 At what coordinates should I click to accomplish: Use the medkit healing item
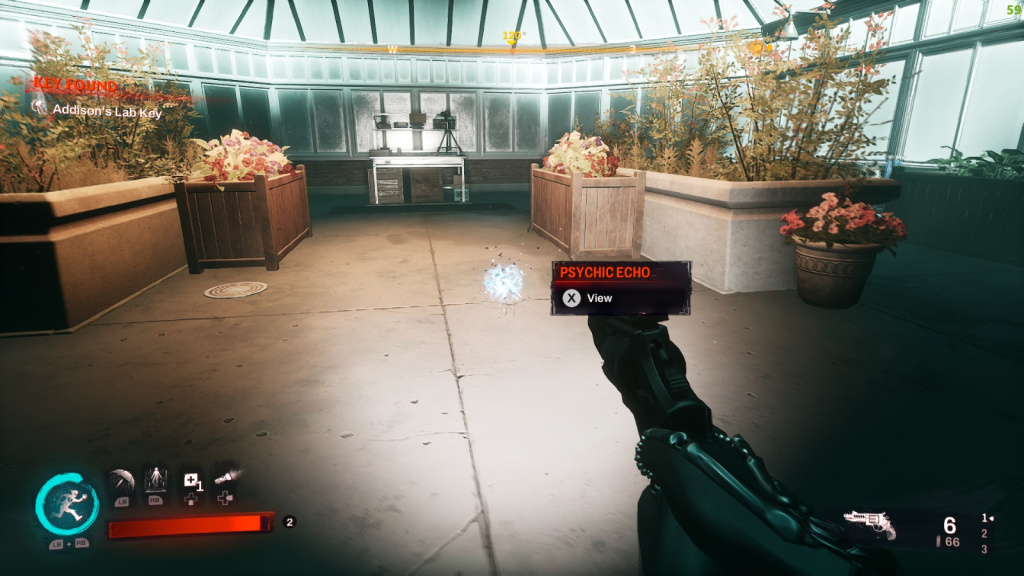pyautogui.click(x=190, y=483)
